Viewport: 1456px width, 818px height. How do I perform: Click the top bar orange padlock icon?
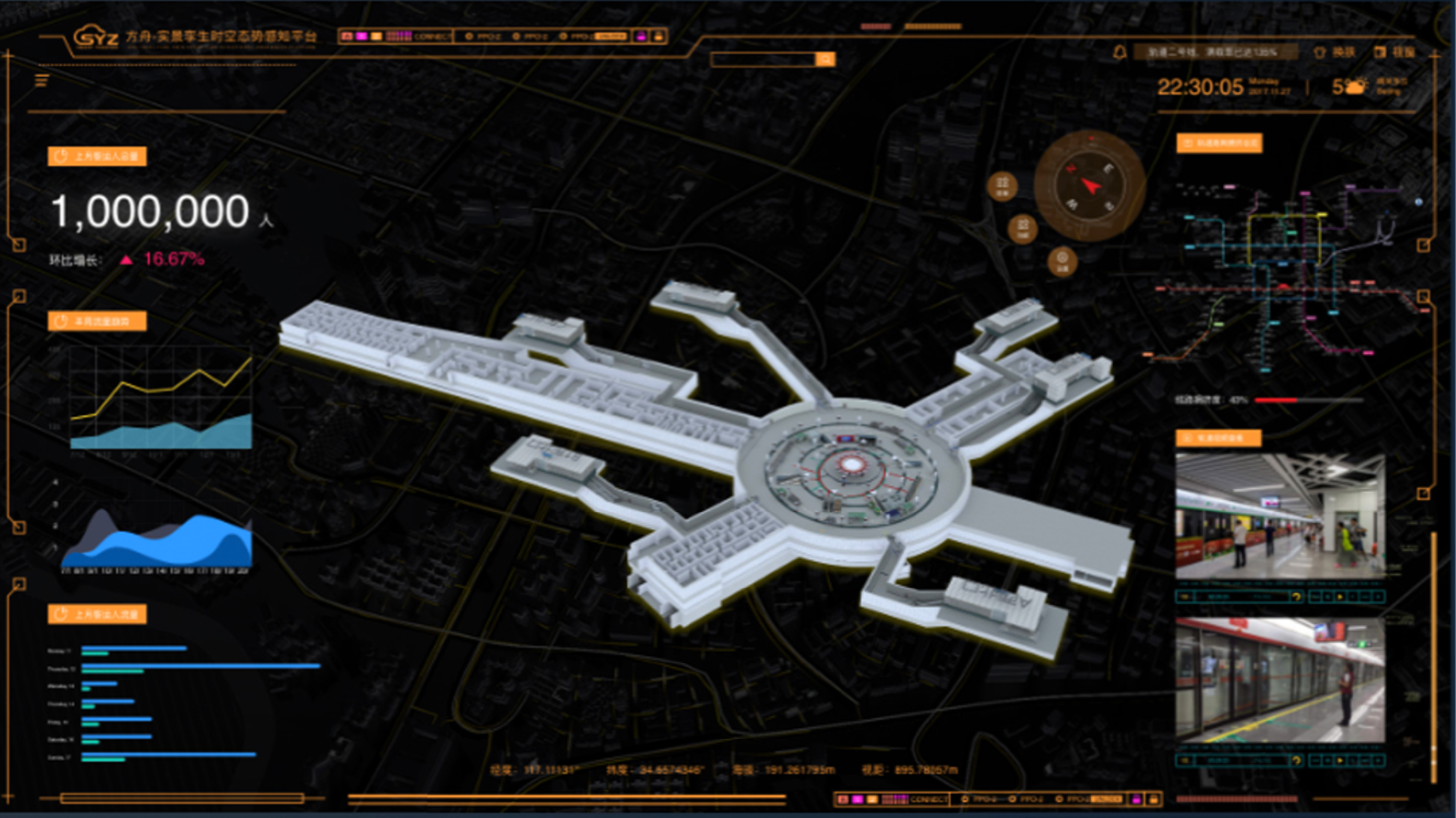pos(658,36)
